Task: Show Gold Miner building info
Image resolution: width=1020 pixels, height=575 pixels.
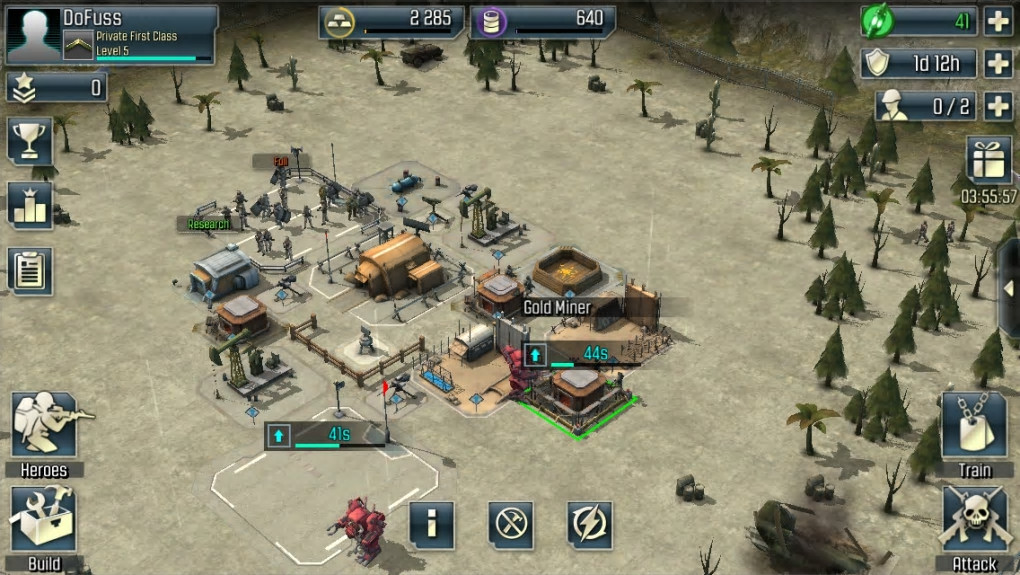Action: (x=432, y=525)
